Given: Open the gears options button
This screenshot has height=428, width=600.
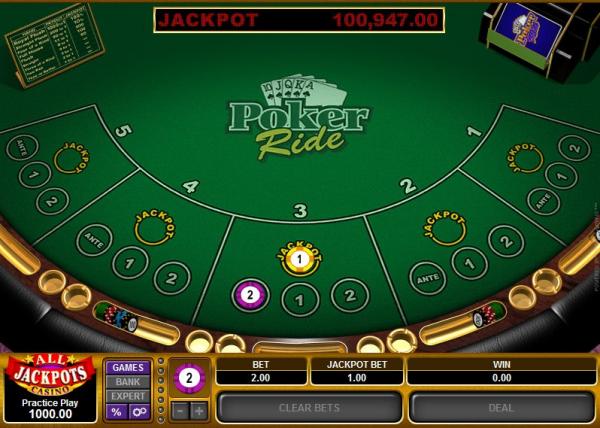Looking at the screenshot, I should [139, 411].
